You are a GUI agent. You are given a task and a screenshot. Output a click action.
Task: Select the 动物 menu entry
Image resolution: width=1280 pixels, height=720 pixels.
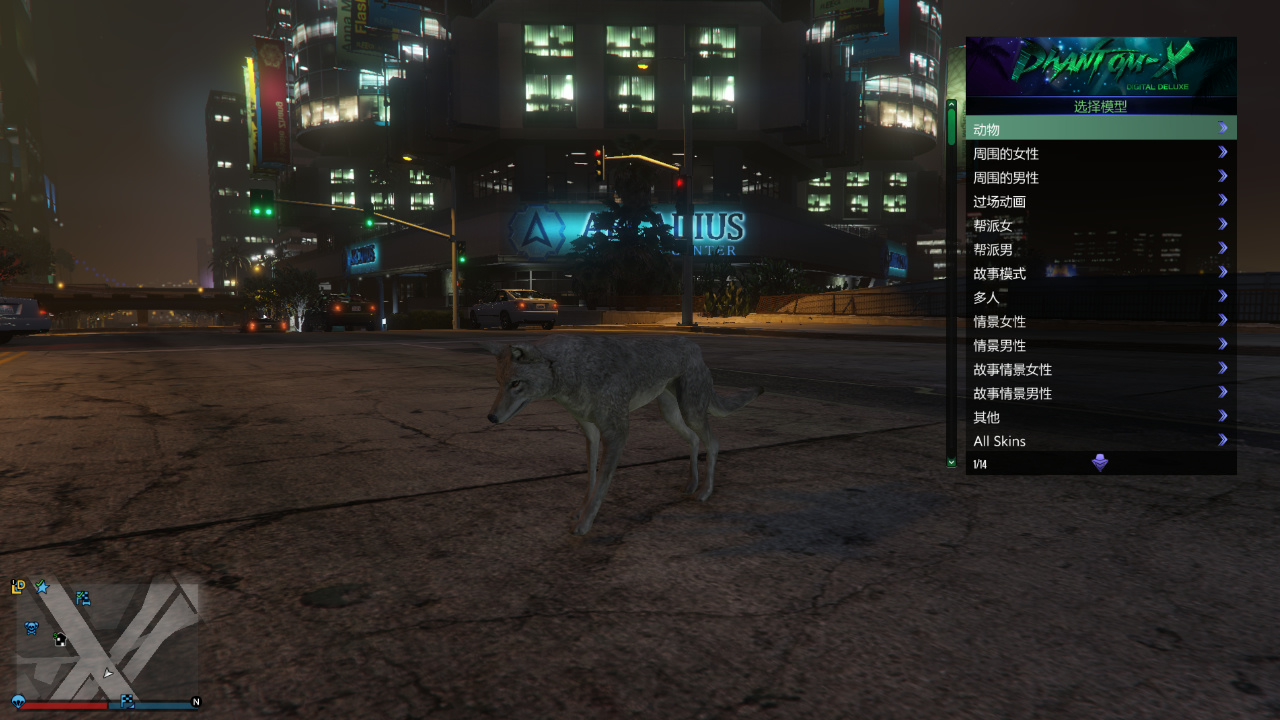click(1100, 129)
